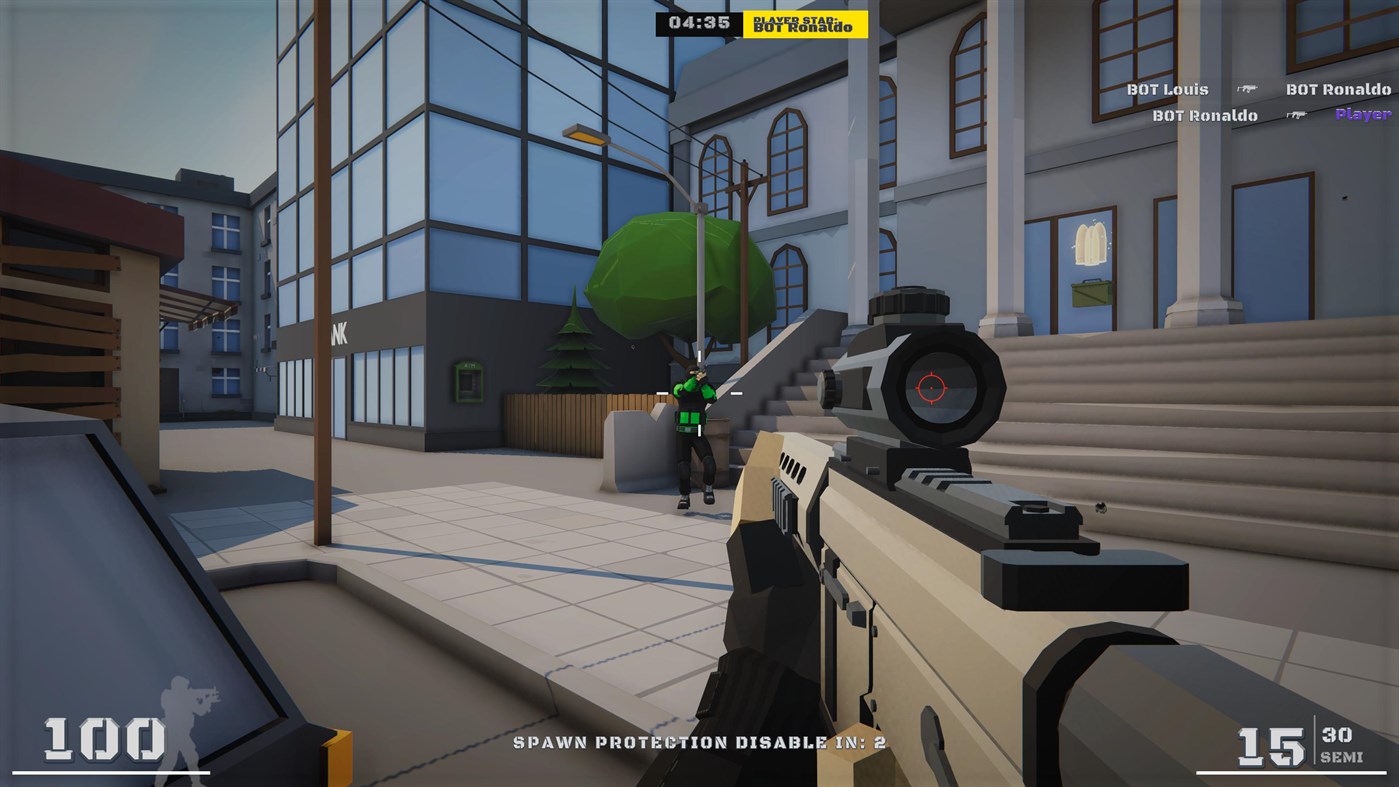Click the reserve ammo count of 30
1399x787 pixels.
1337,736
